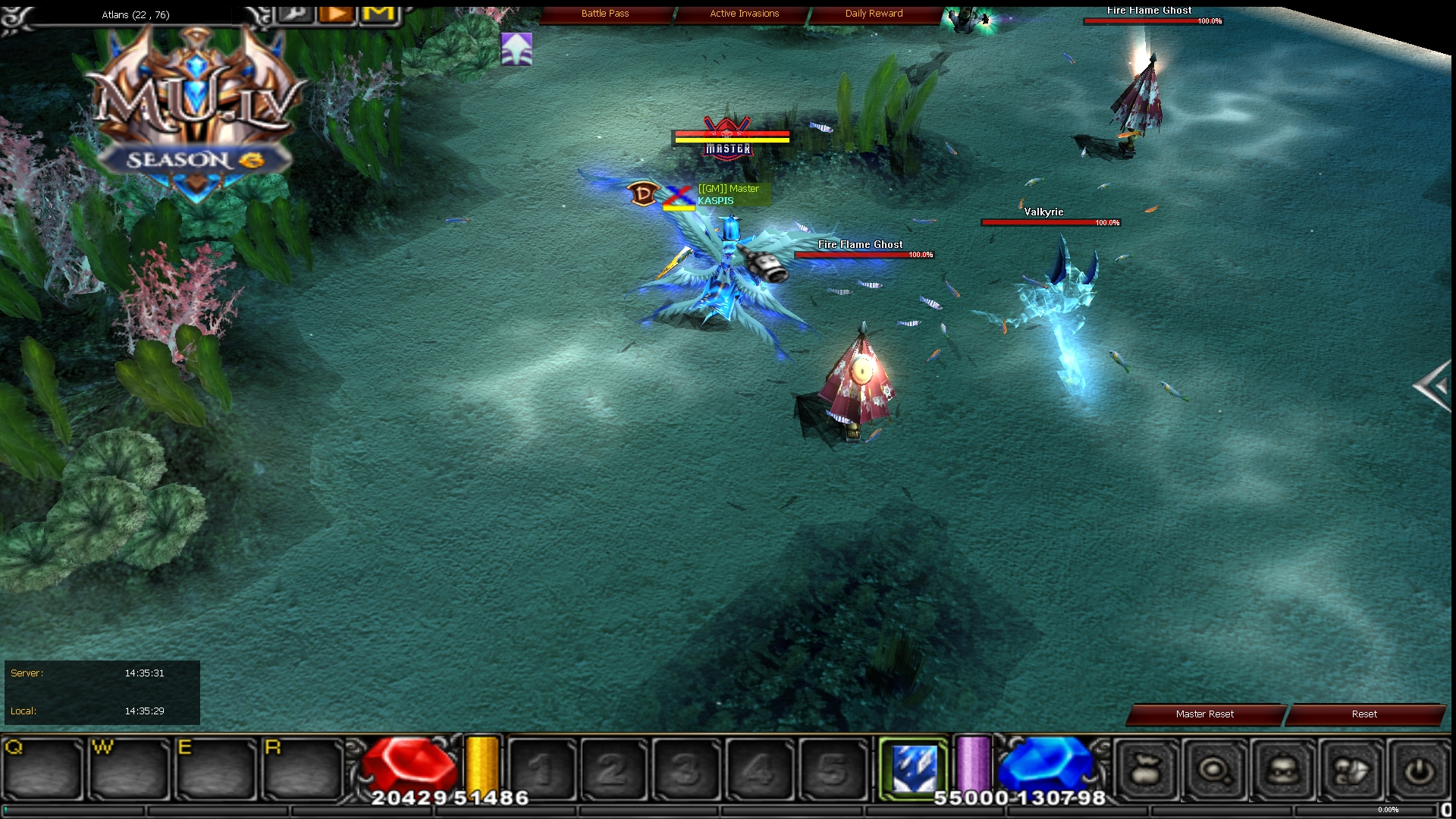Select the Q hotkey slot

(42, 769)
